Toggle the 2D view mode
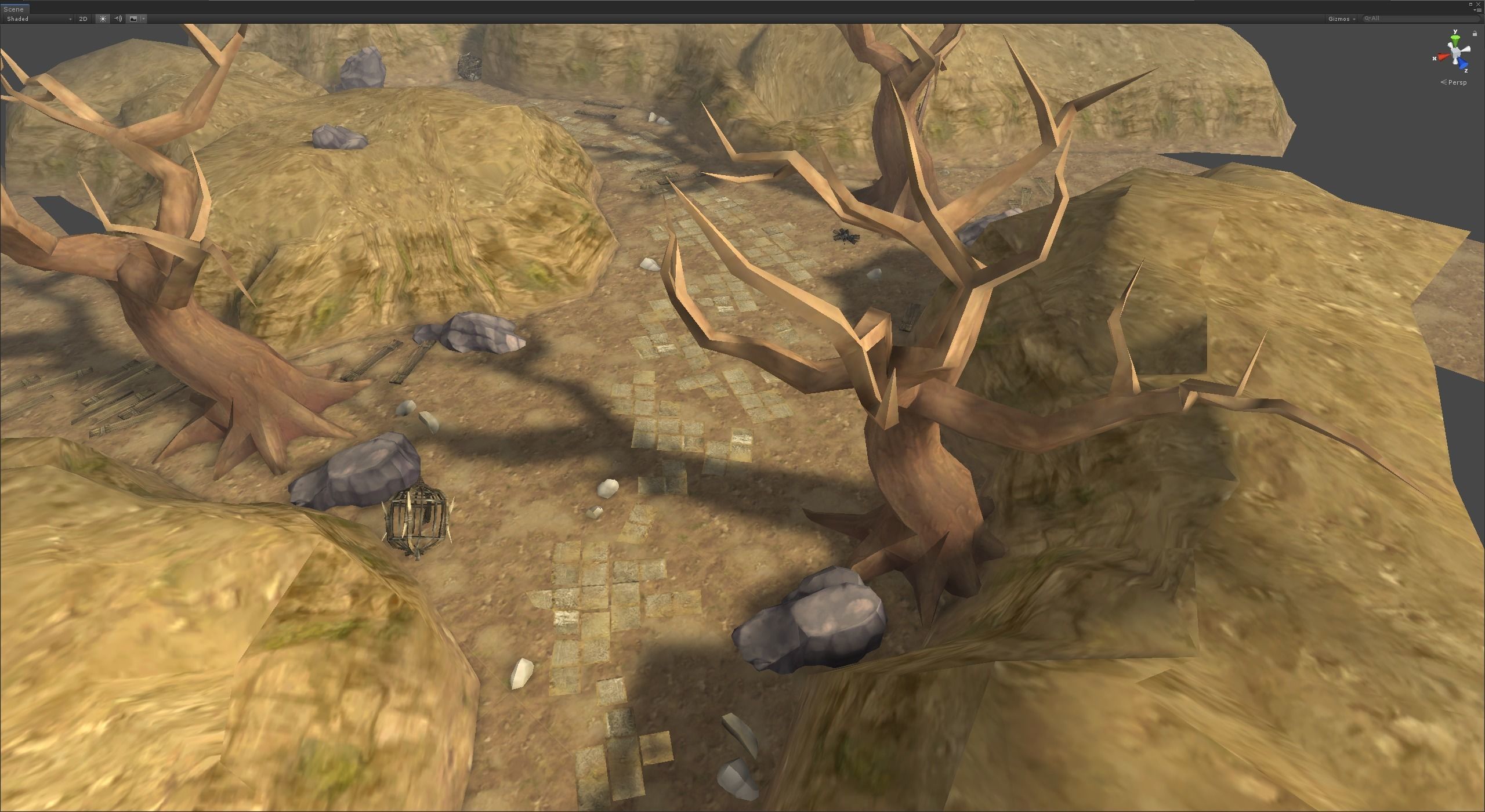This screenshot has width=1485, height=812. point(83,19)
